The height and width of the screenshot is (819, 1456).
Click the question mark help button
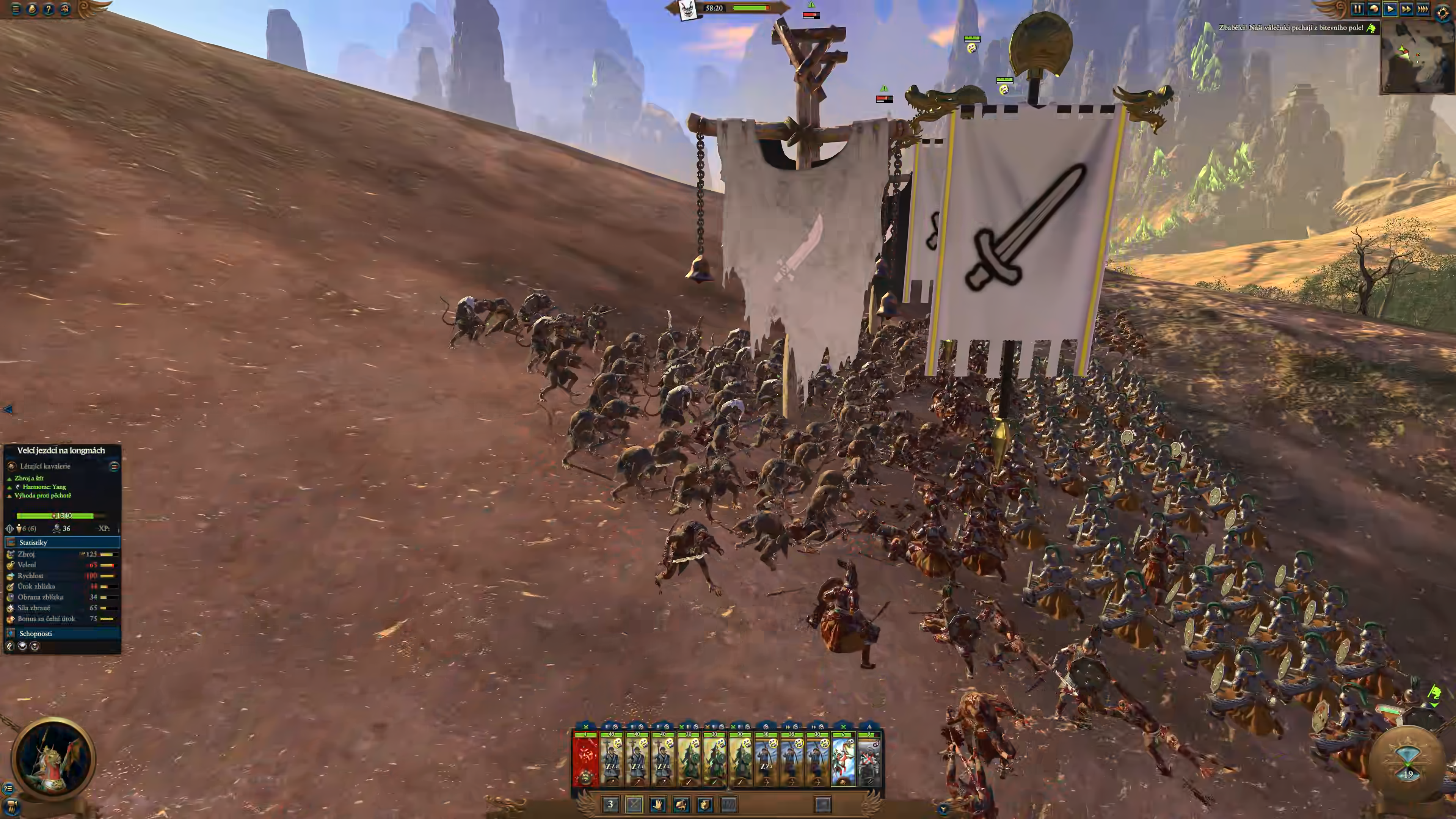pos(49,9)
